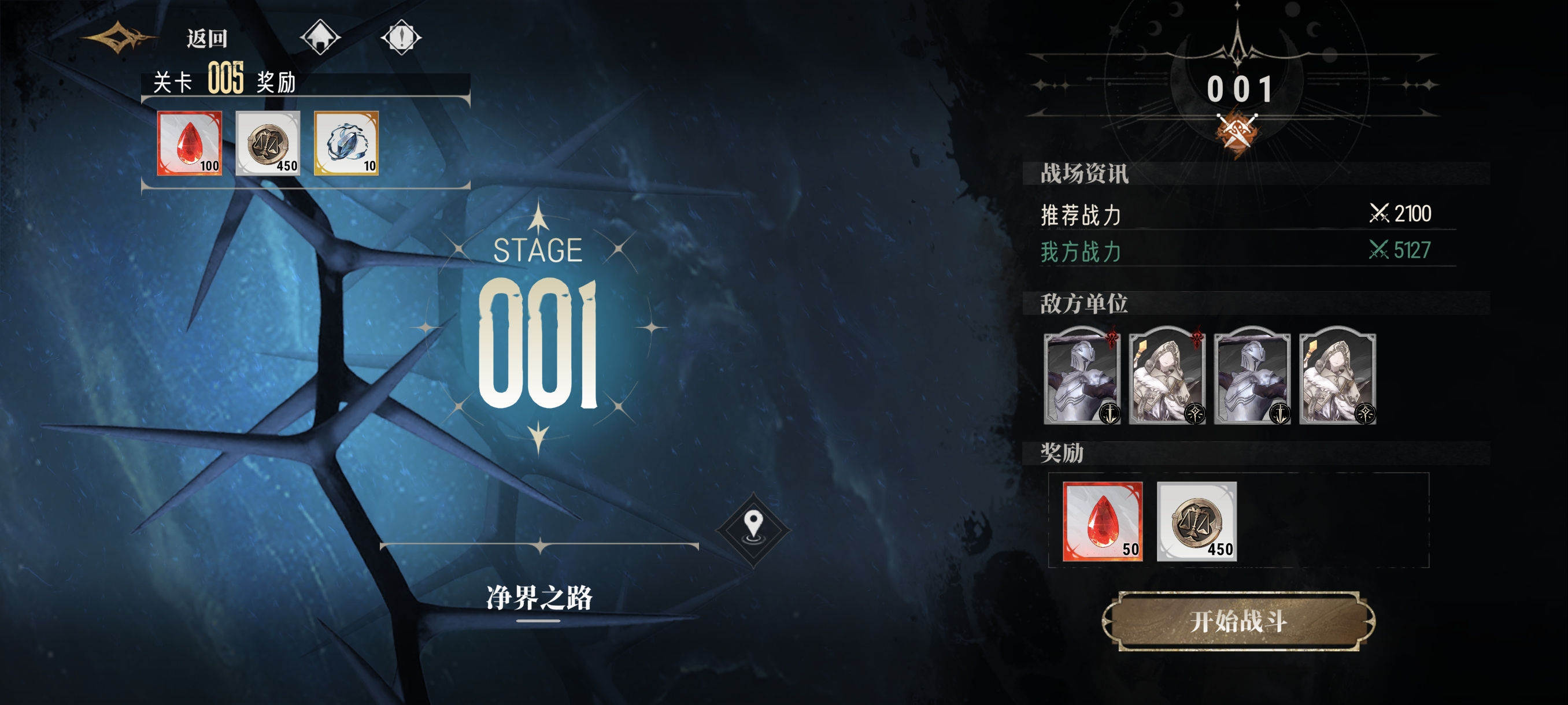Viewport: 1568px width, 705px height.
Task: View the red gem stage reward worth 100
Action: coord(189,143)
